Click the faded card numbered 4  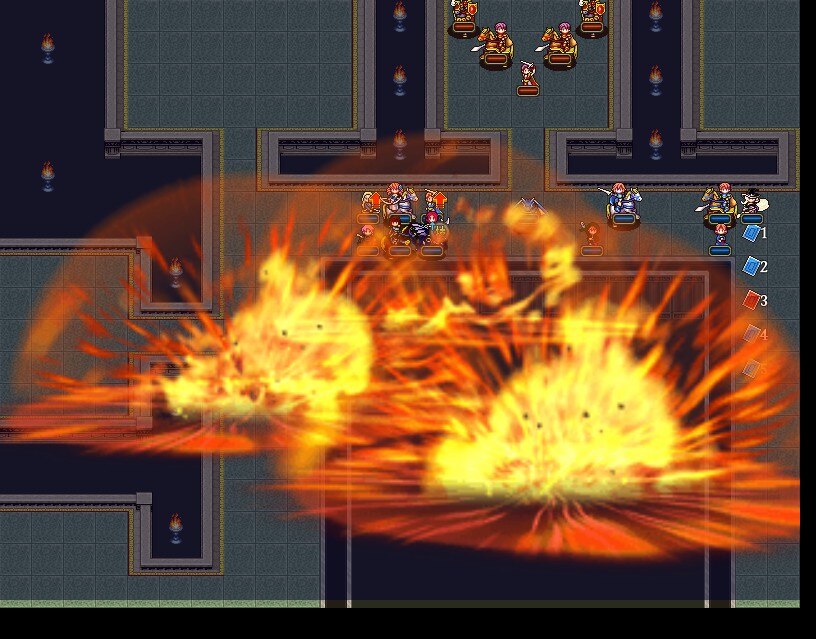752,334
